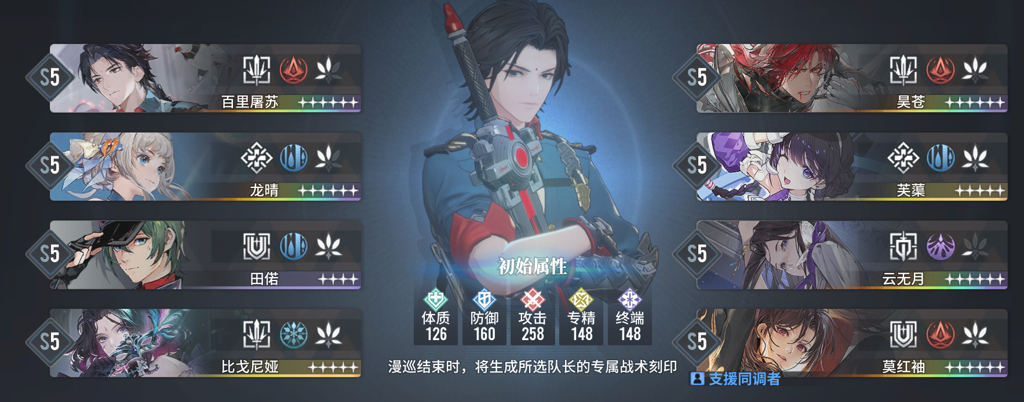Select the 百里屠苏 character card
Screen dimensions: 1024x402
(205, 78)
